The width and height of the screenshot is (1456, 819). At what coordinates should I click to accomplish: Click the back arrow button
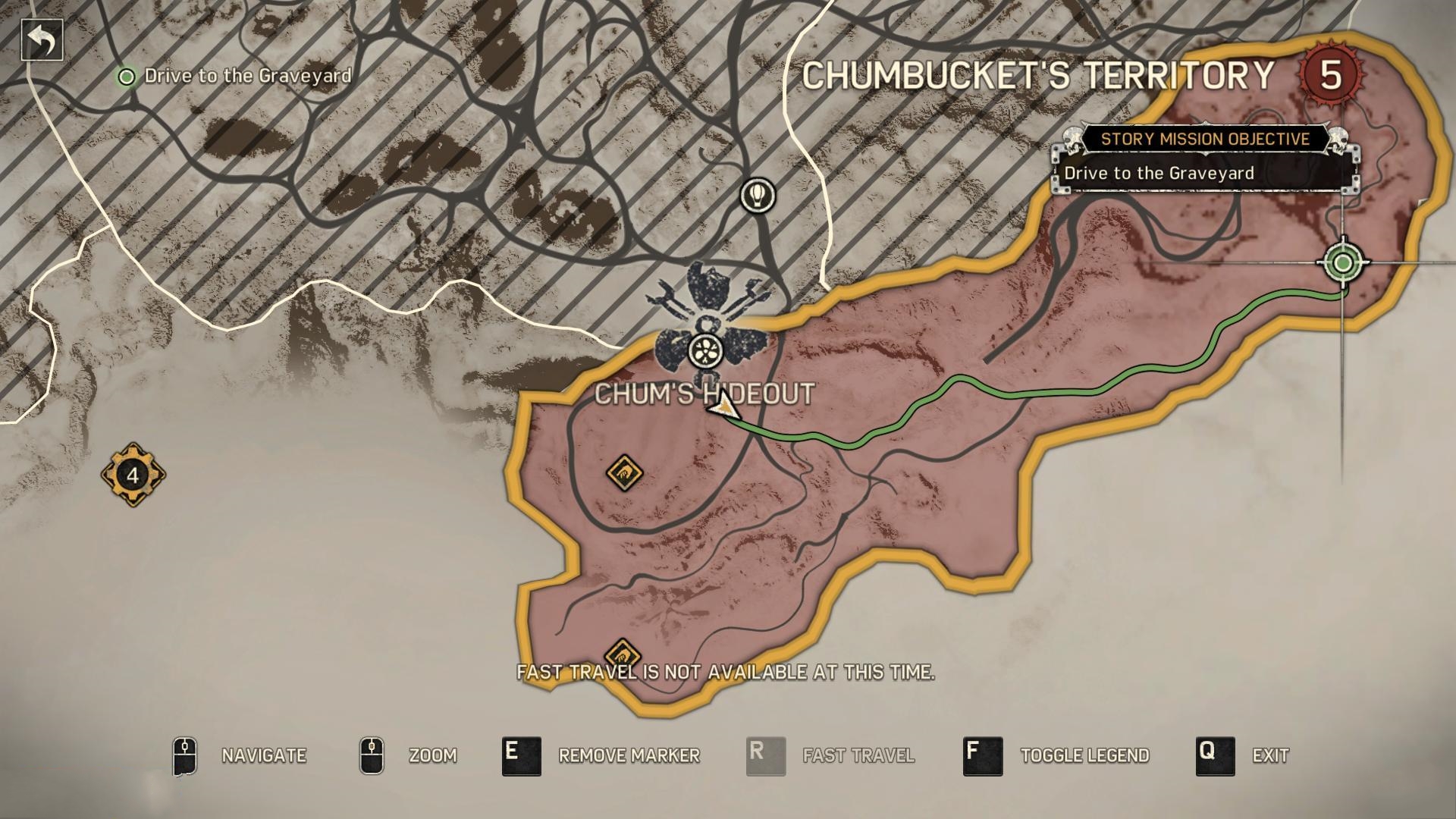click(x=42, y=40)
